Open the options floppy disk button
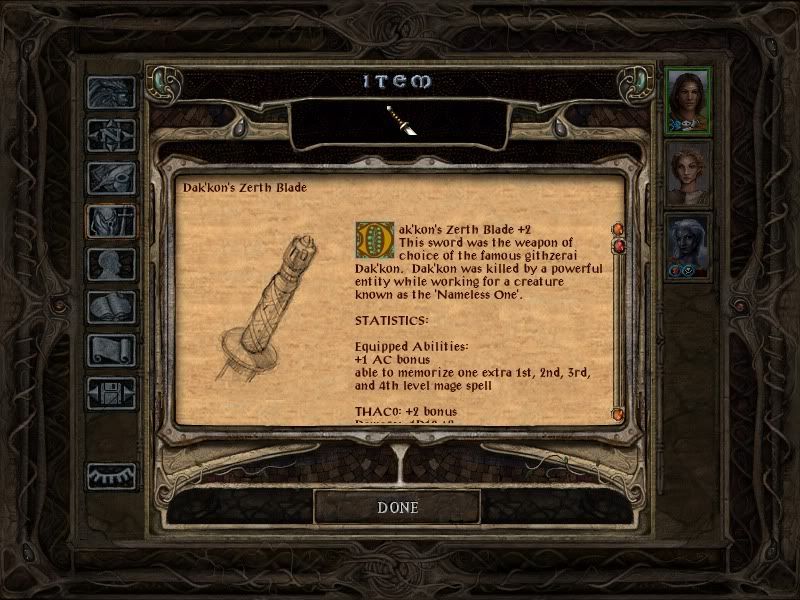 111,393
